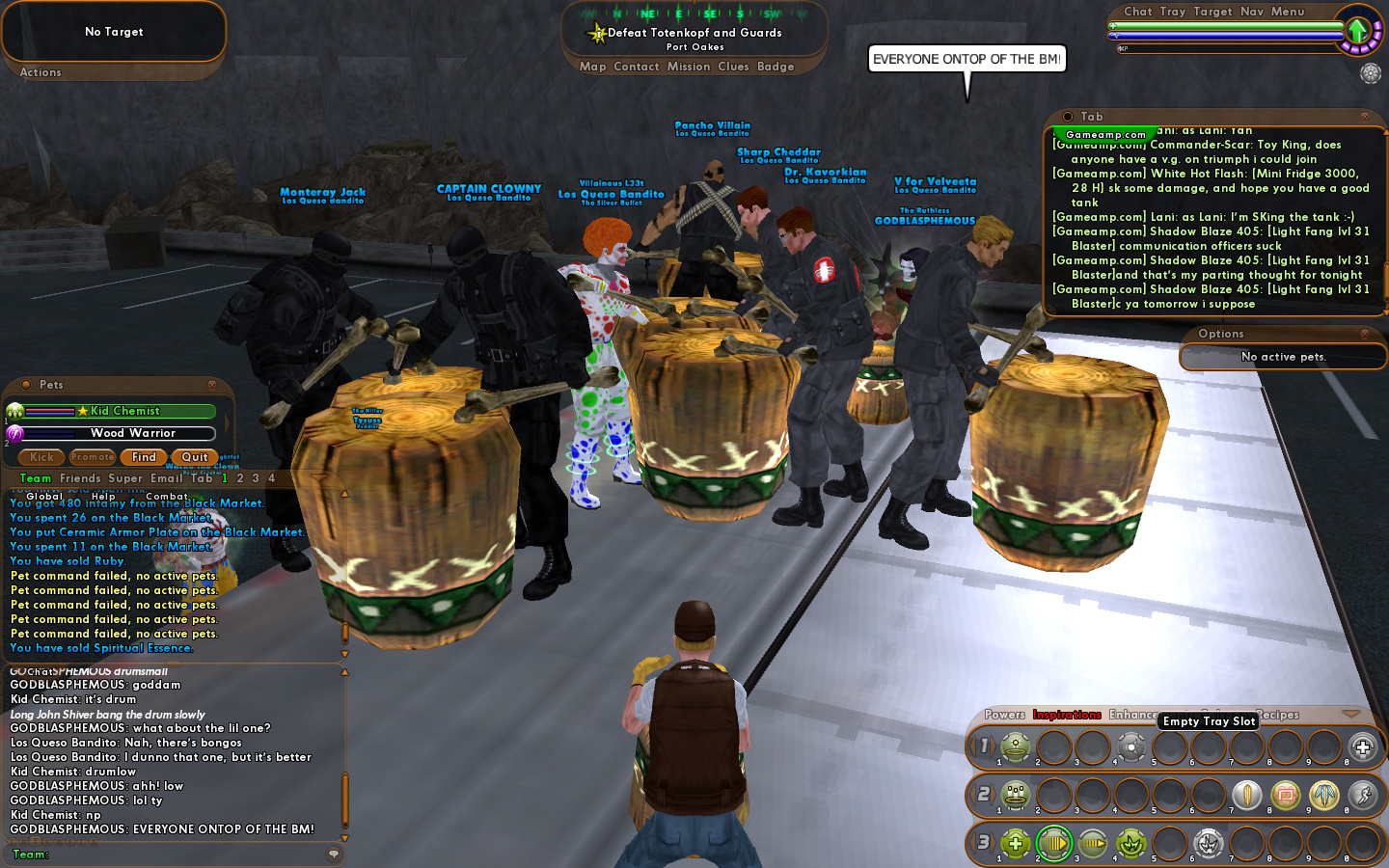Open the Clues window
1389x868 pixels.
(733, 67)
